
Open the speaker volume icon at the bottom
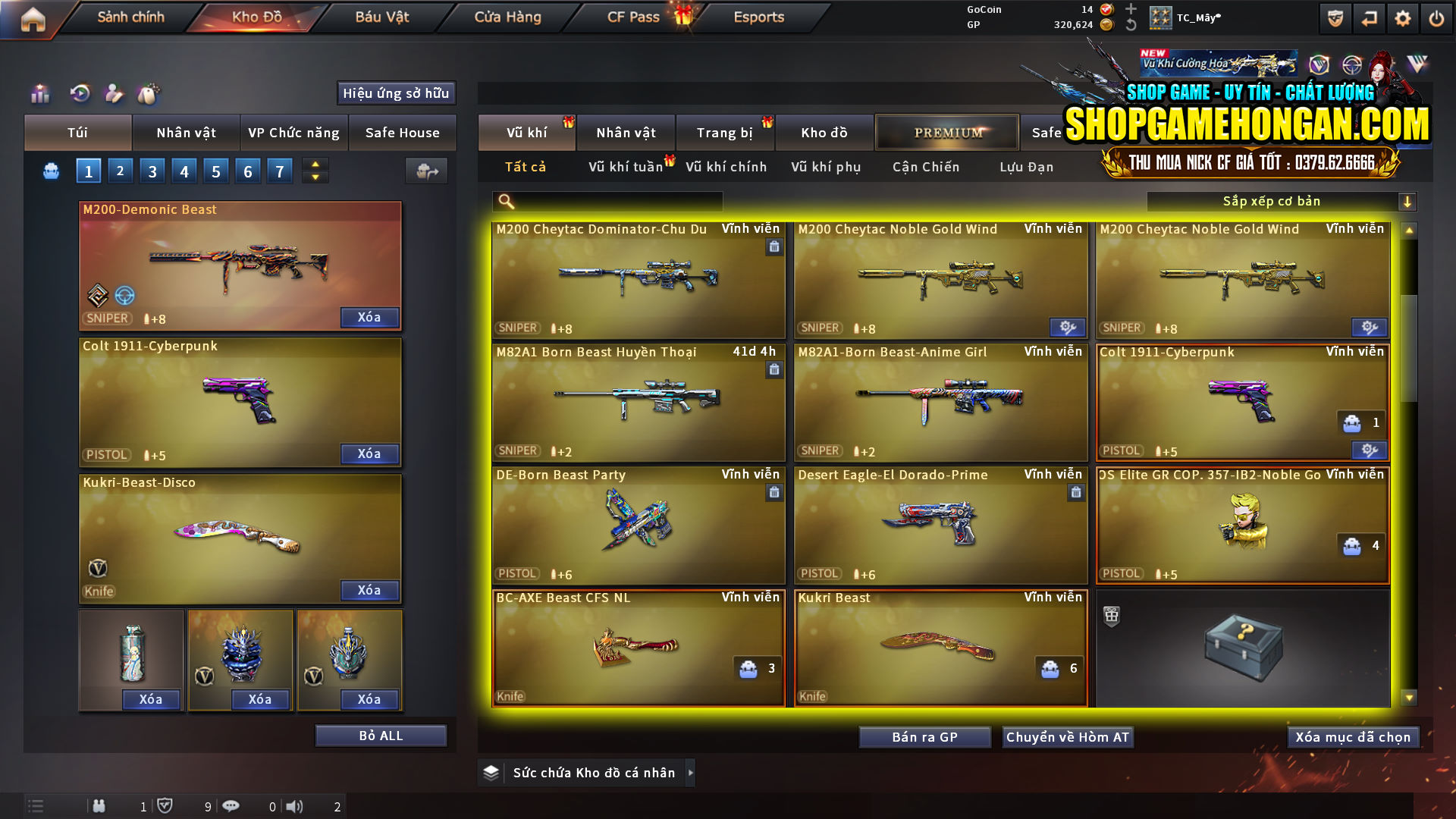[294, 806]
